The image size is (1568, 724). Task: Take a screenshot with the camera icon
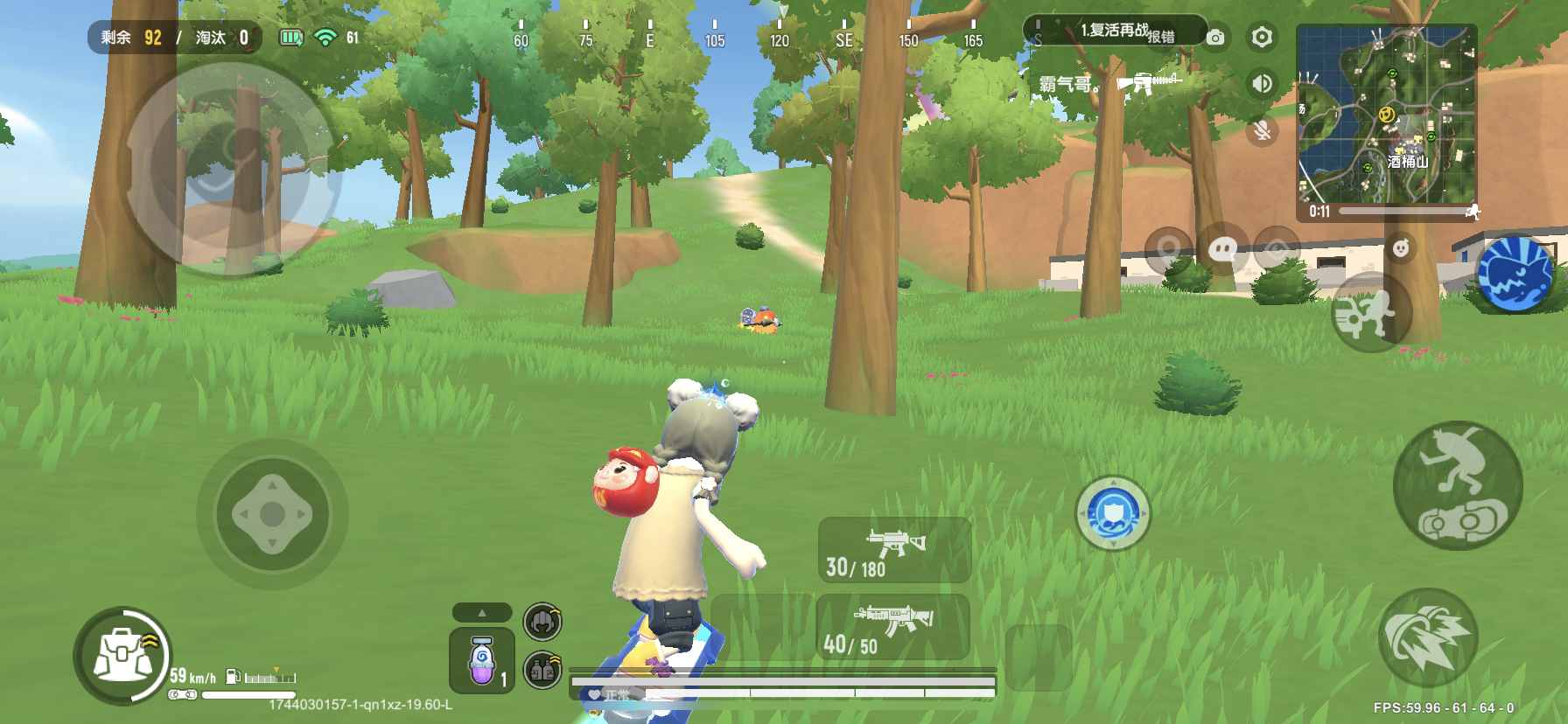[x=1215, y=38]
